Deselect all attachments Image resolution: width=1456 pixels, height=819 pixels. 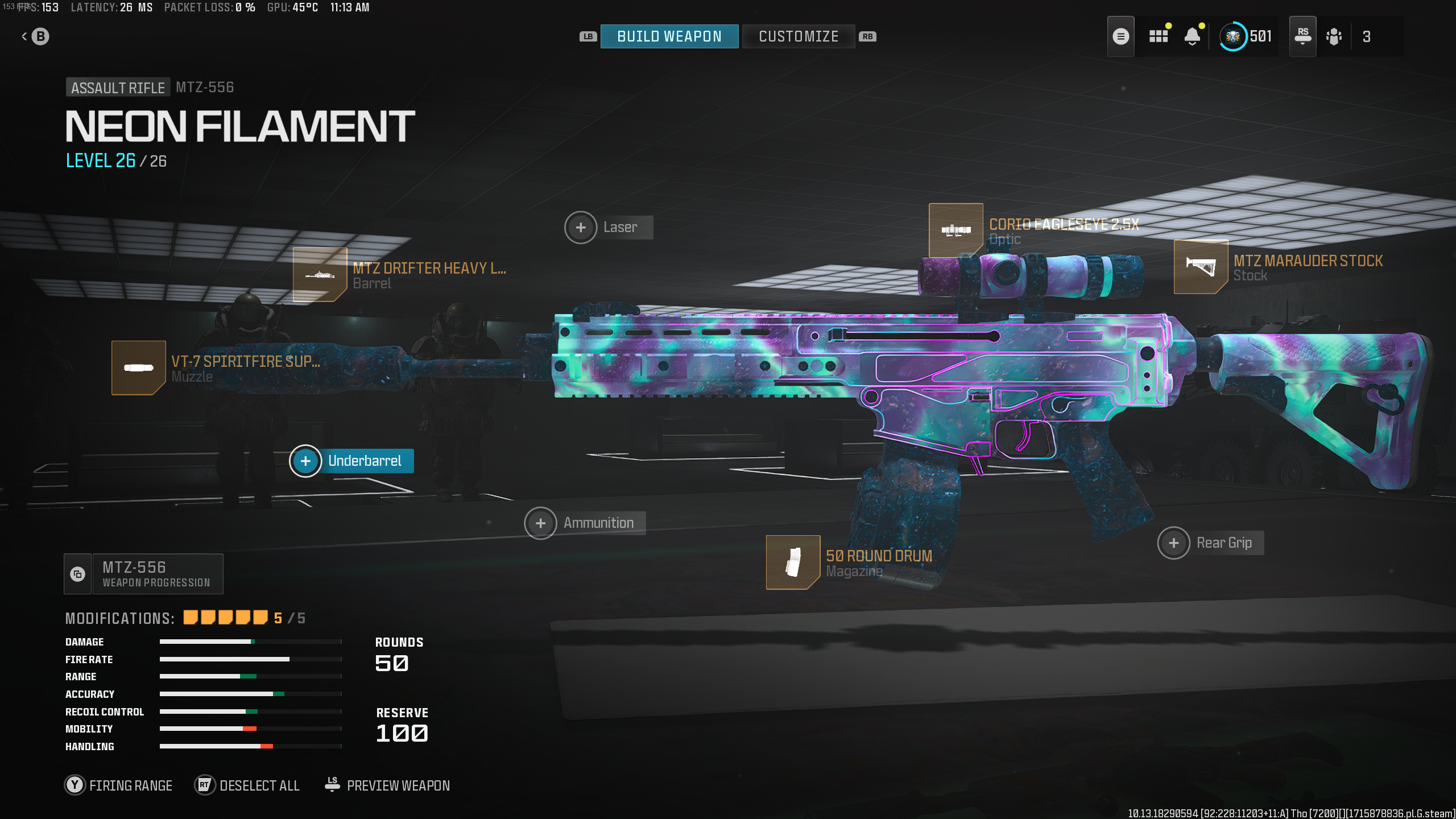pyautogui.click(x=247, y=785)
